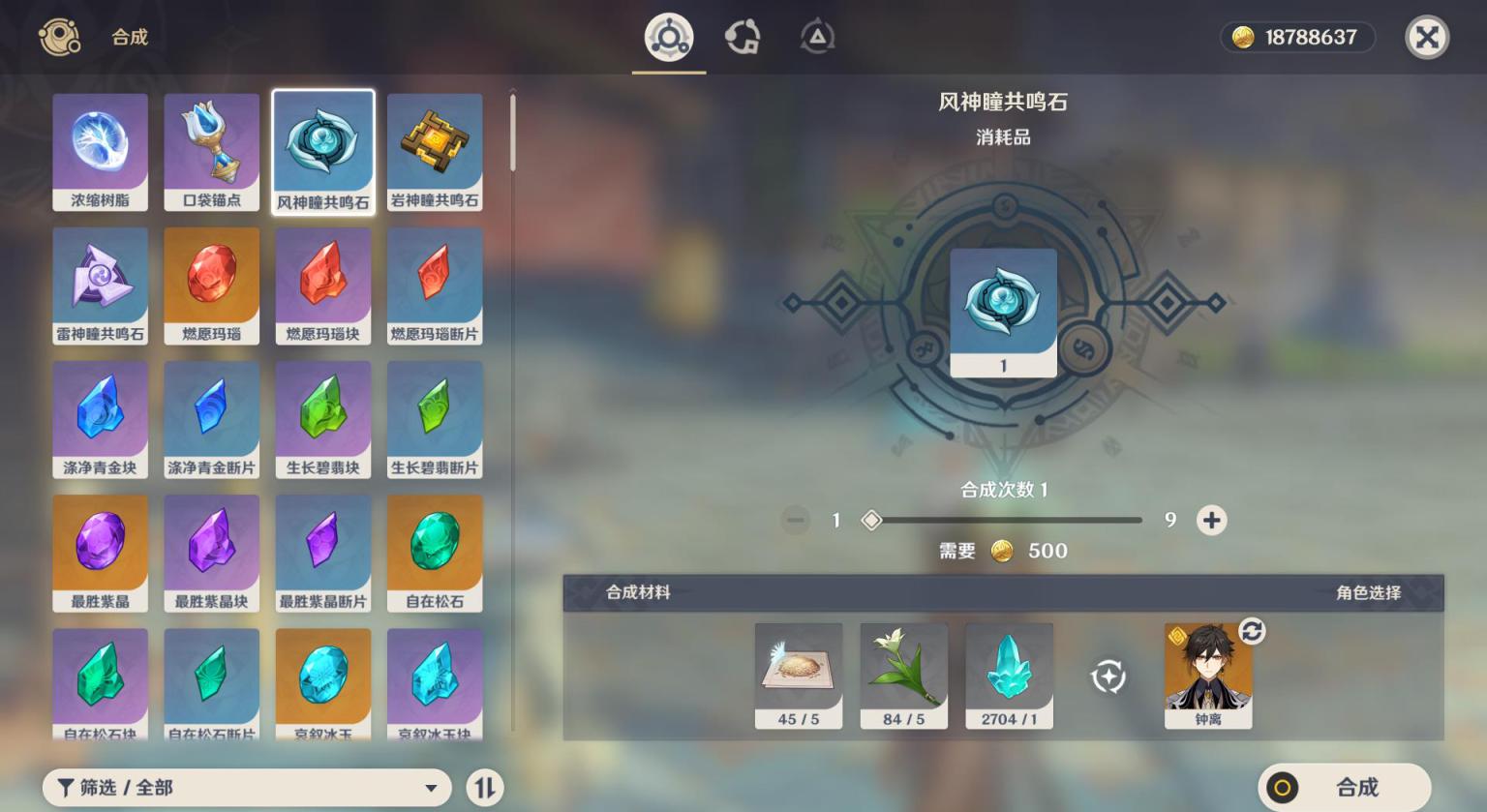Decrease craft count with minus button
Image resolution: width=1487 pixels, height=812 pixels.
click(x=796, y=521)
